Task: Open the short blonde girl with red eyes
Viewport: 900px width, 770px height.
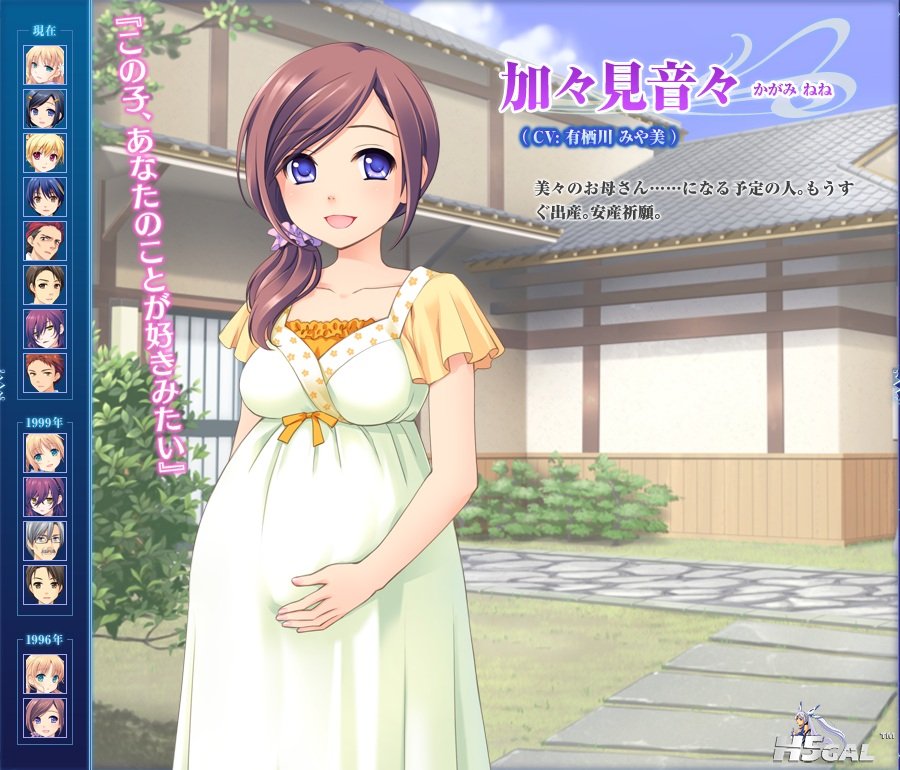Action: (45, 153)
